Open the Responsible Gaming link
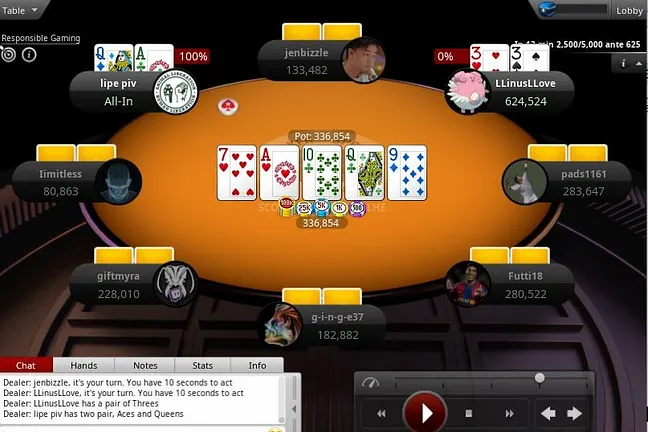Viewport: 648px width, 432px height. (x=39, y=37)
